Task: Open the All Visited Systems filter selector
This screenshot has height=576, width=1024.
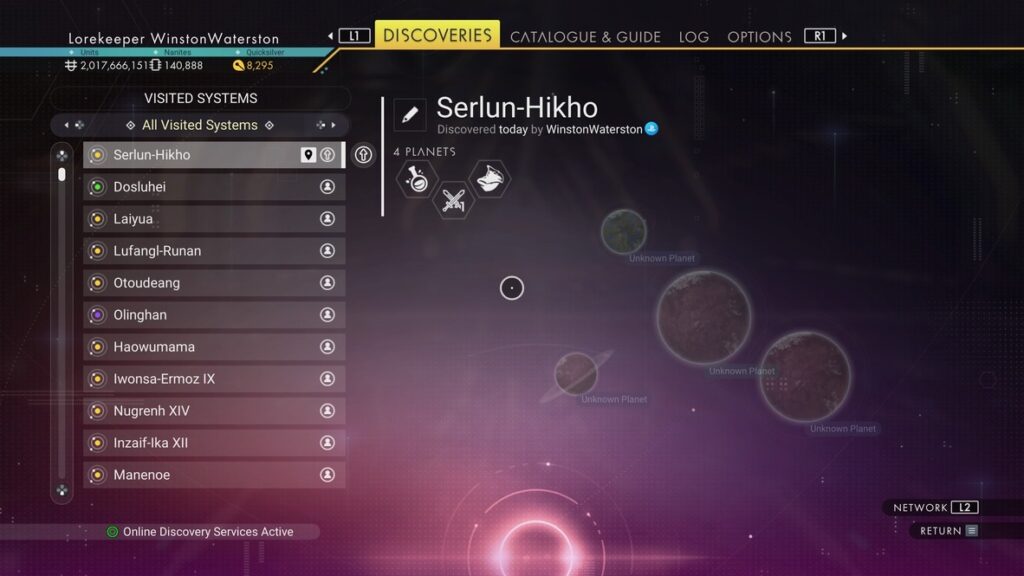Action: (x=200, y=125)
